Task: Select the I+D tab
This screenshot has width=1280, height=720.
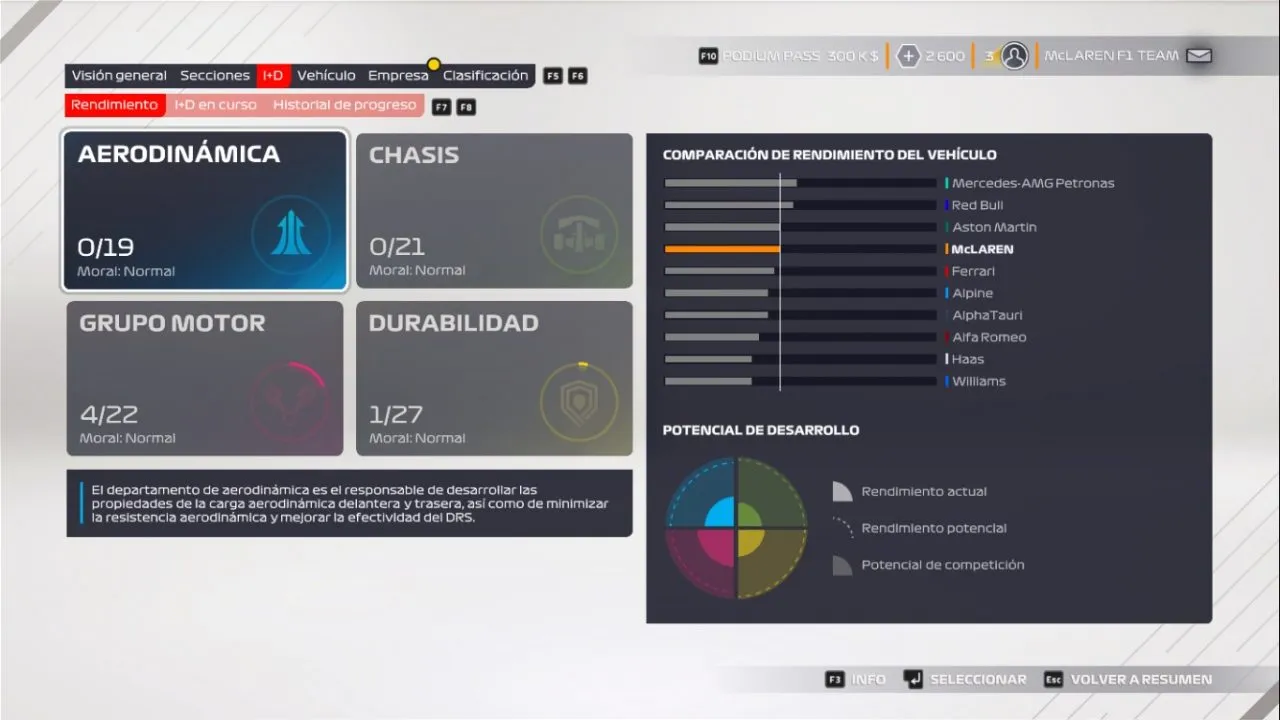Action: pos(273,76)
